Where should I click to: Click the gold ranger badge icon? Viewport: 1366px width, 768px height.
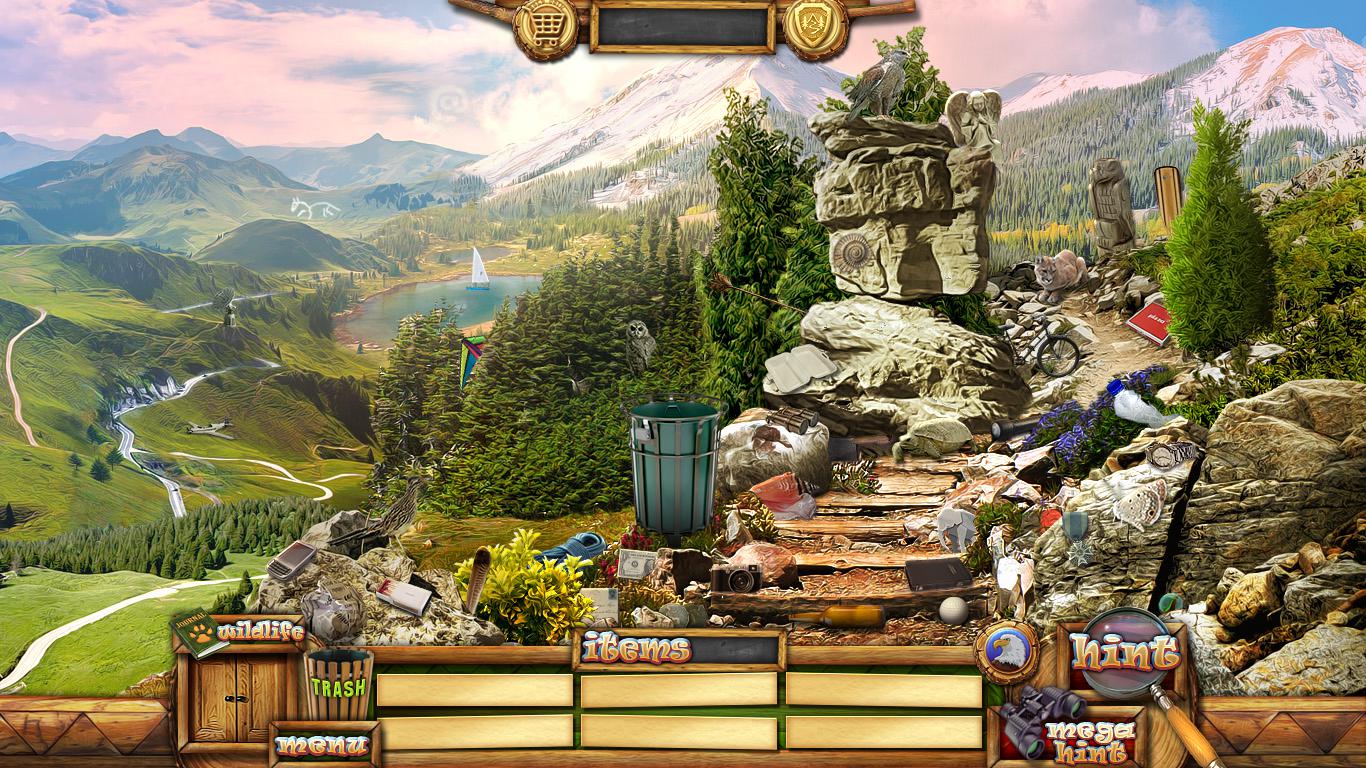coord(816,27)
